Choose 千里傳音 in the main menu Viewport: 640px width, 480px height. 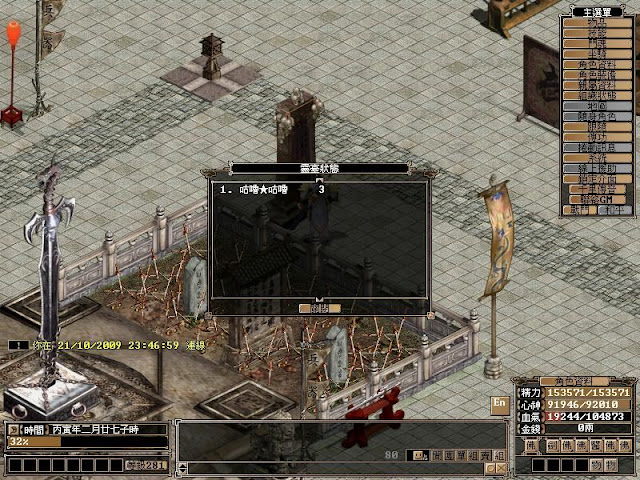pyautogui.click(x=597, y=188)
